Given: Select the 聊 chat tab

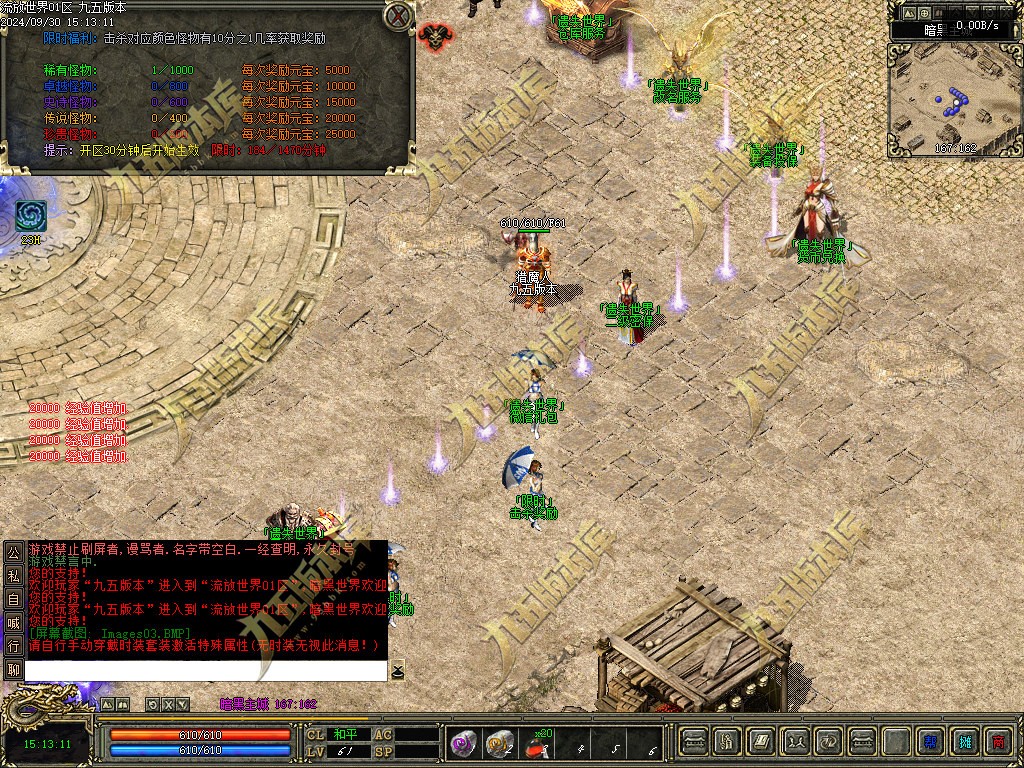Looking at the screenshot, I should [x=13, y=669].
